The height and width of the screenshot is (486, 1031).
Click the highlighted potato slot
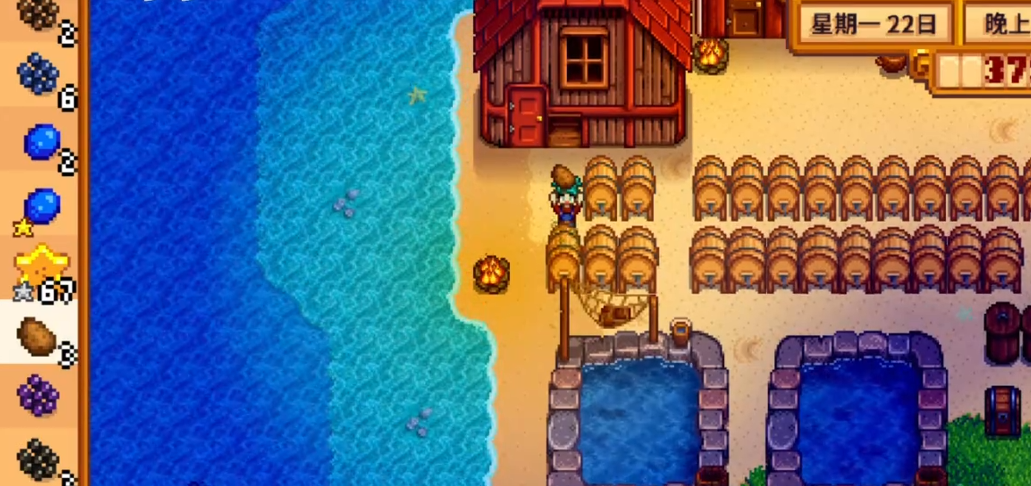(x=38, y=334)
